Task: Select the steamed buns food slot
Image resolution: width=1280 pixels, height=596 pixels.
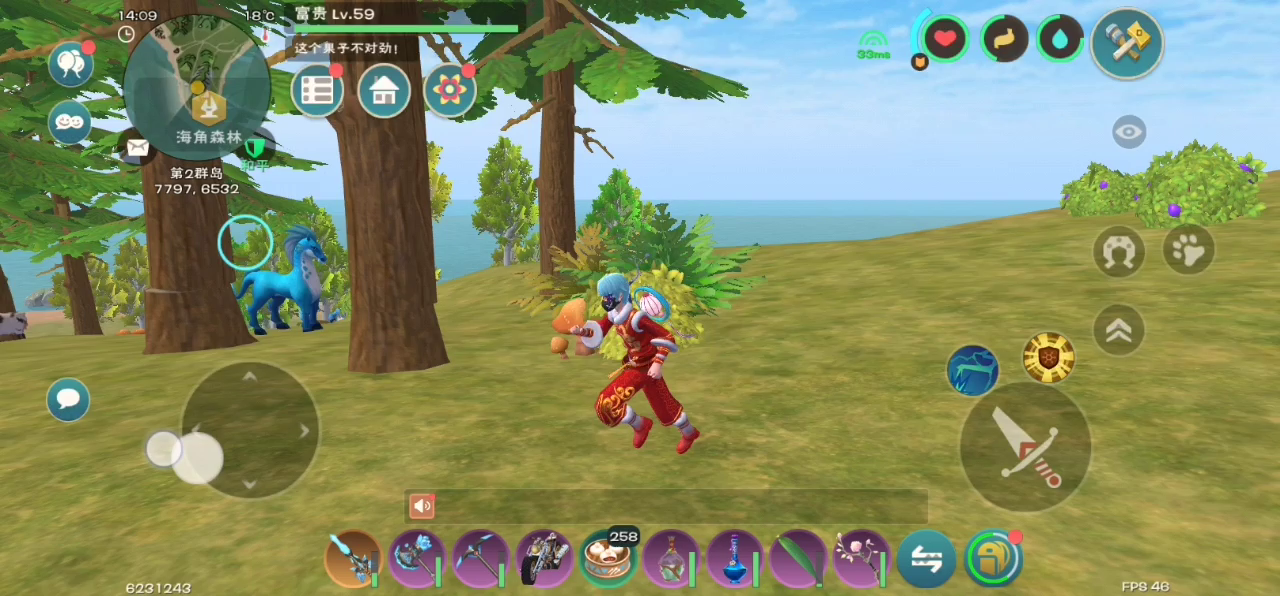Action: [608, 558]
